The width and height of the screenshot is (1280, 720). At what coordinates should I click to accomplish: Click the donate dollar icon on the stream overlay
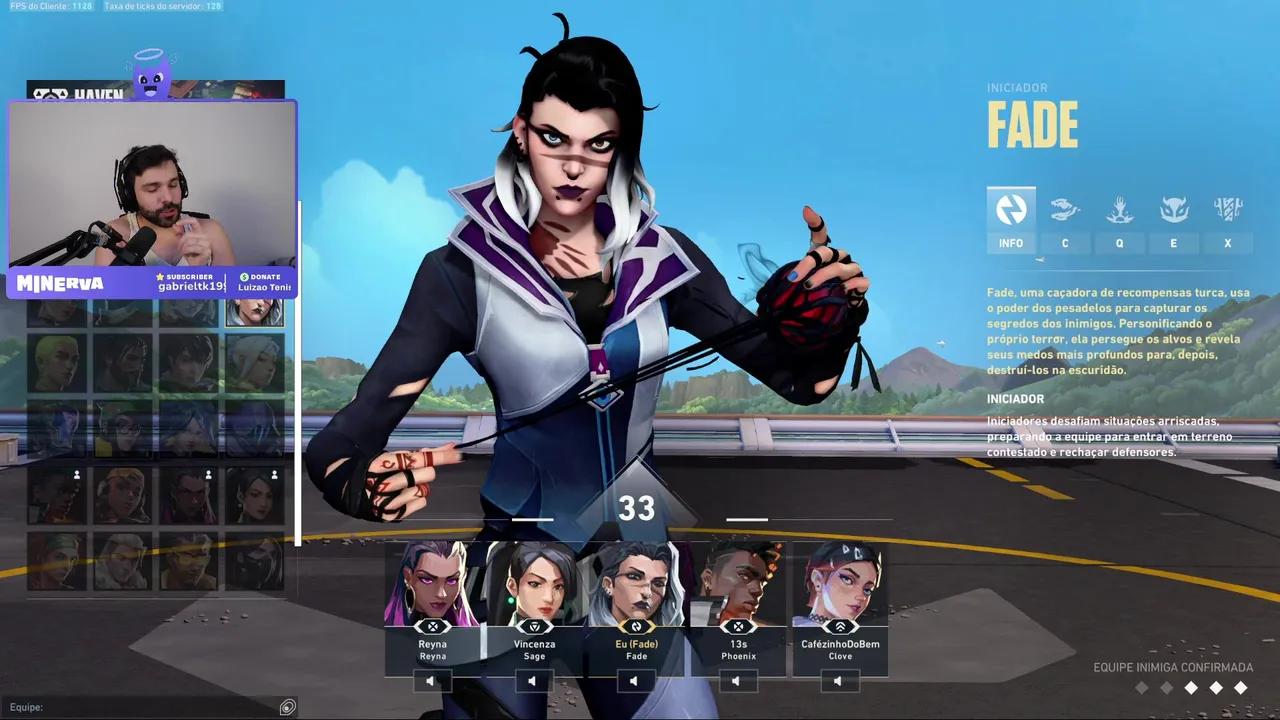[244, 277]
